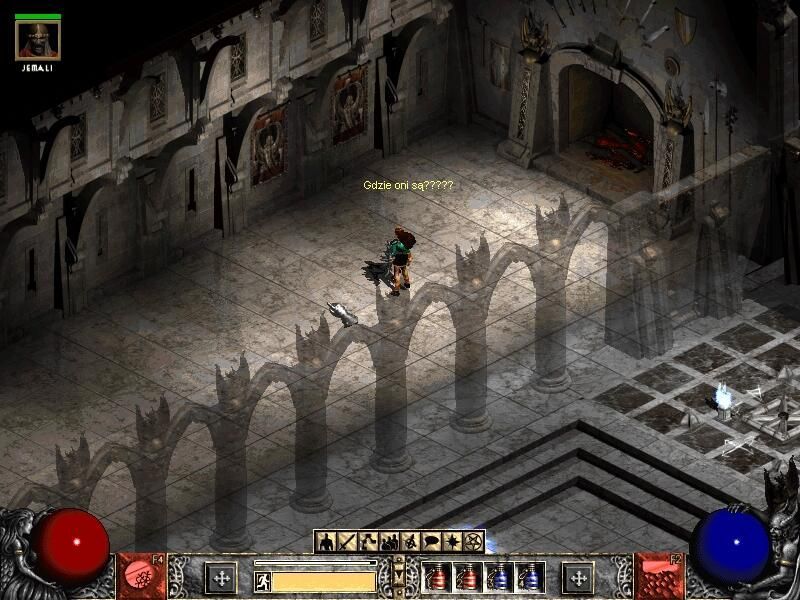The height and width of the screenshot is (600, 800).
Task: Open the character stats screen icon
Action: click(325, 542)
